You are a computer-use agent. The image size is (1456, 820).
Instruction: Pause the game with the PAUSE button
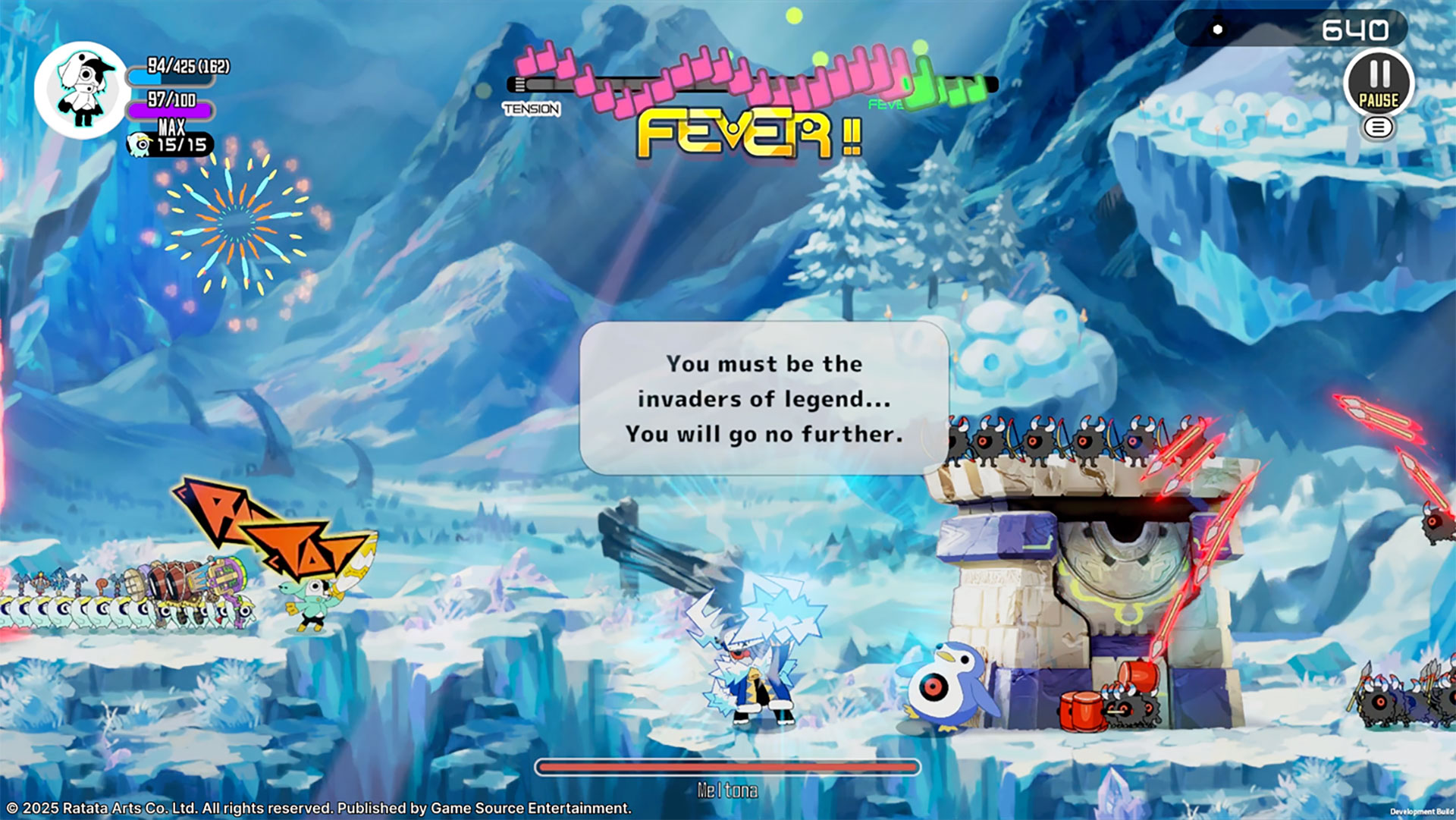(x=1378, y=83)
